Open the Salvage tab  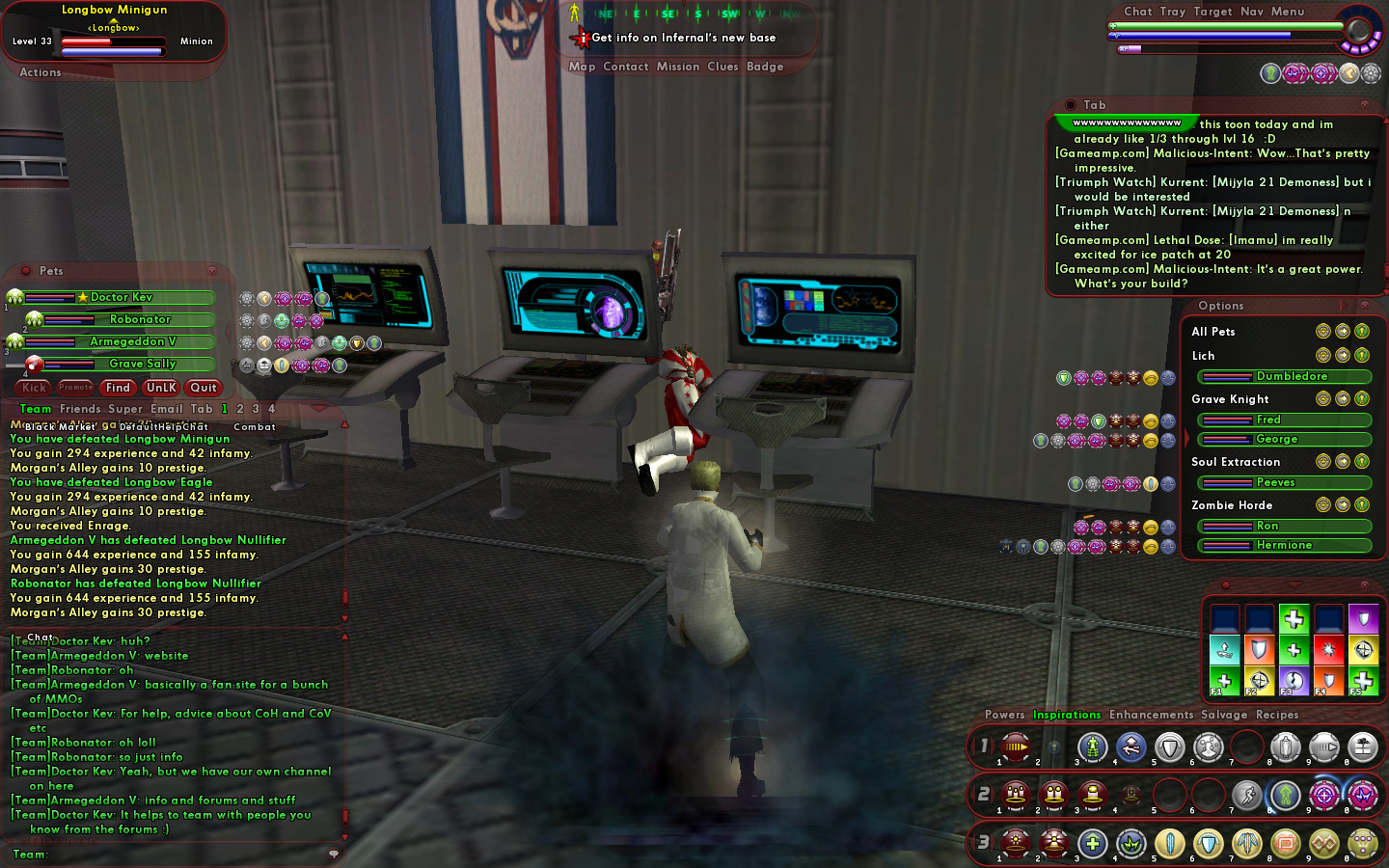[1224, 715]
